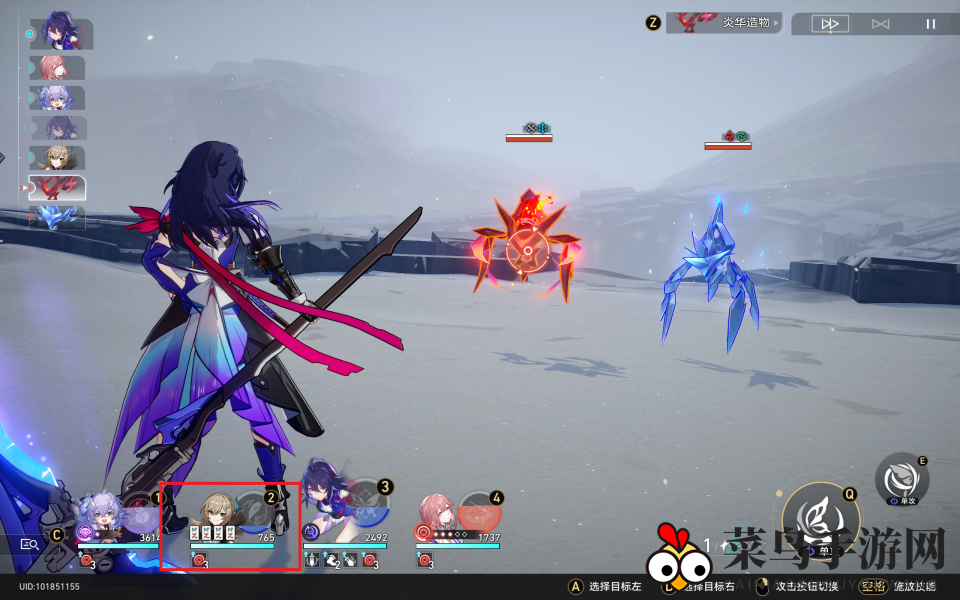Enable auto-battle mode
The height and width of the screenshot is (600, 960).
880,23
